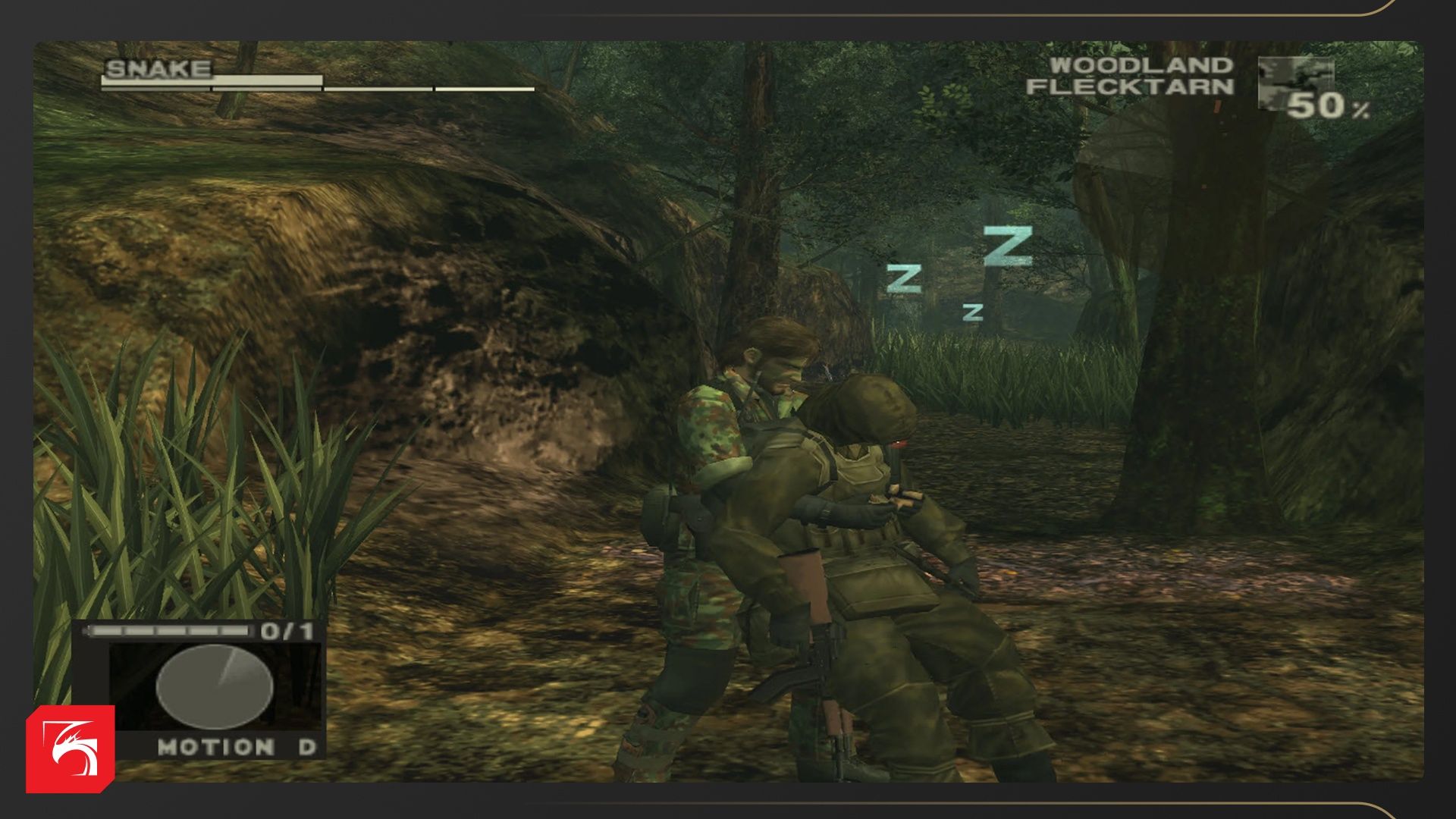Select the Motion D equipped item box

click(x=215, y=689)
